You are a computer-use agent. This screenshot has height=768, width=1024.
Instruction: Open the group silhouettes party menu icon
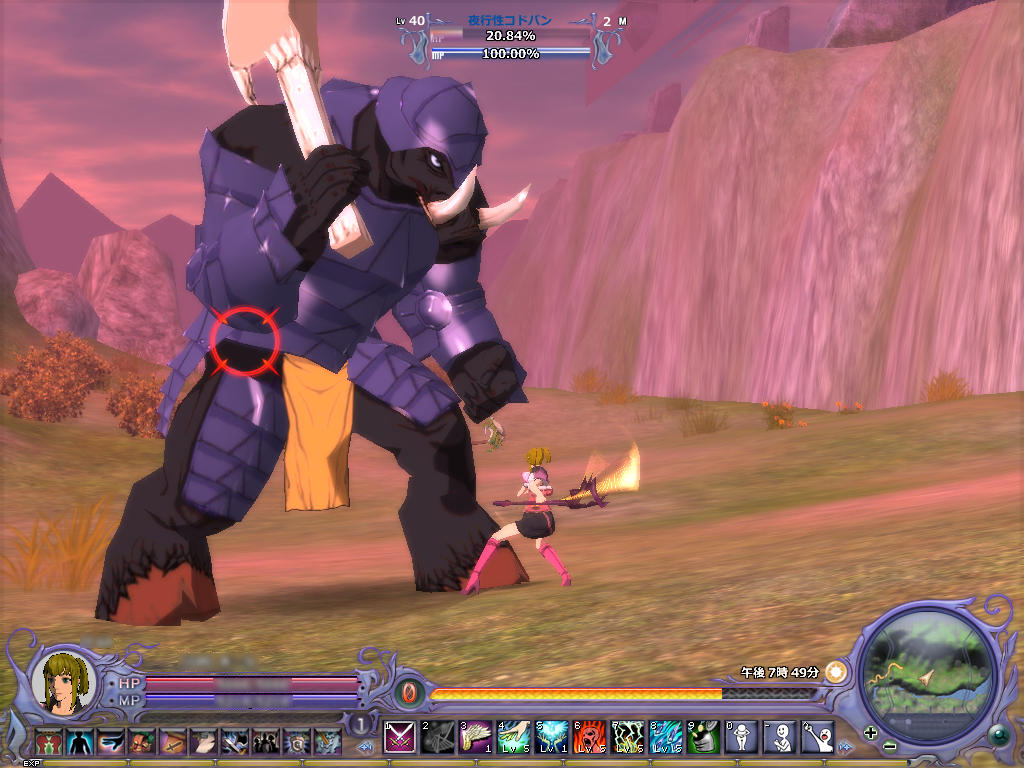tap(266, 742)
